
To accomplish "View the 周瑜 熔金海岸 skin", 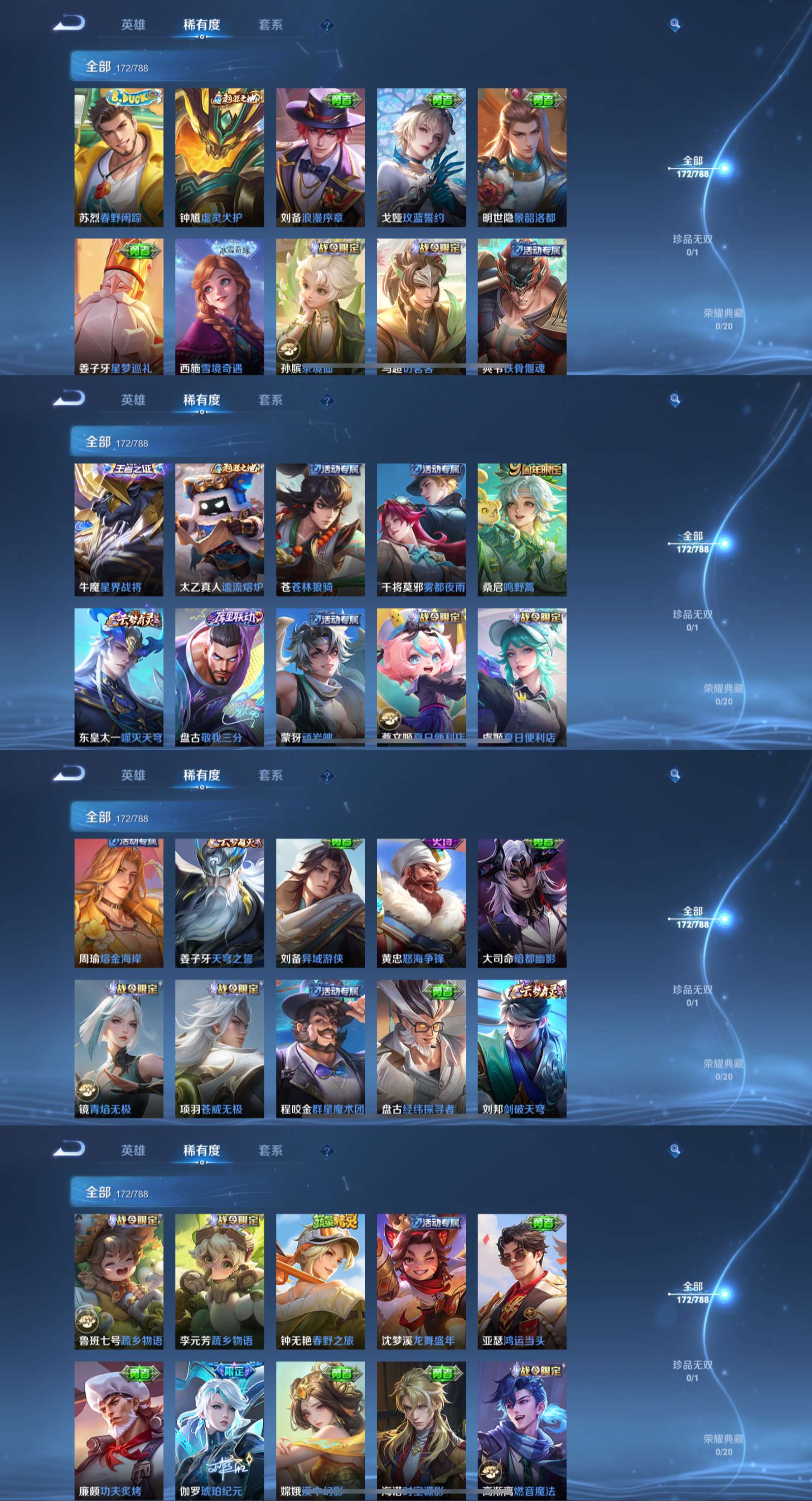I will 119,903.
